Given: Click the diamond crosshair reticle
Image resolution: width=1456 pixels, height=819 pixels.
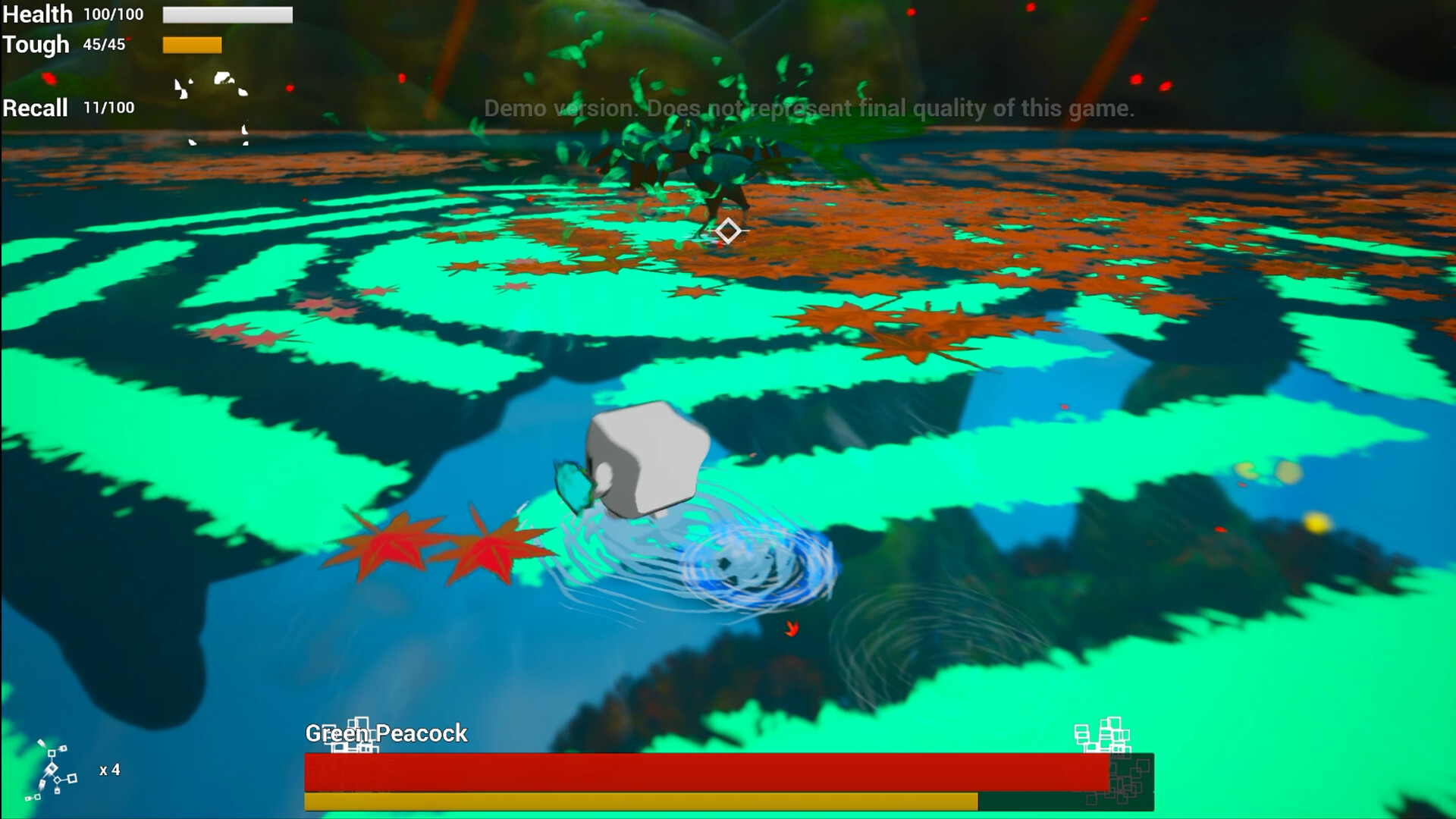Looking at the screenshot, I should click(x=729, y=229).
